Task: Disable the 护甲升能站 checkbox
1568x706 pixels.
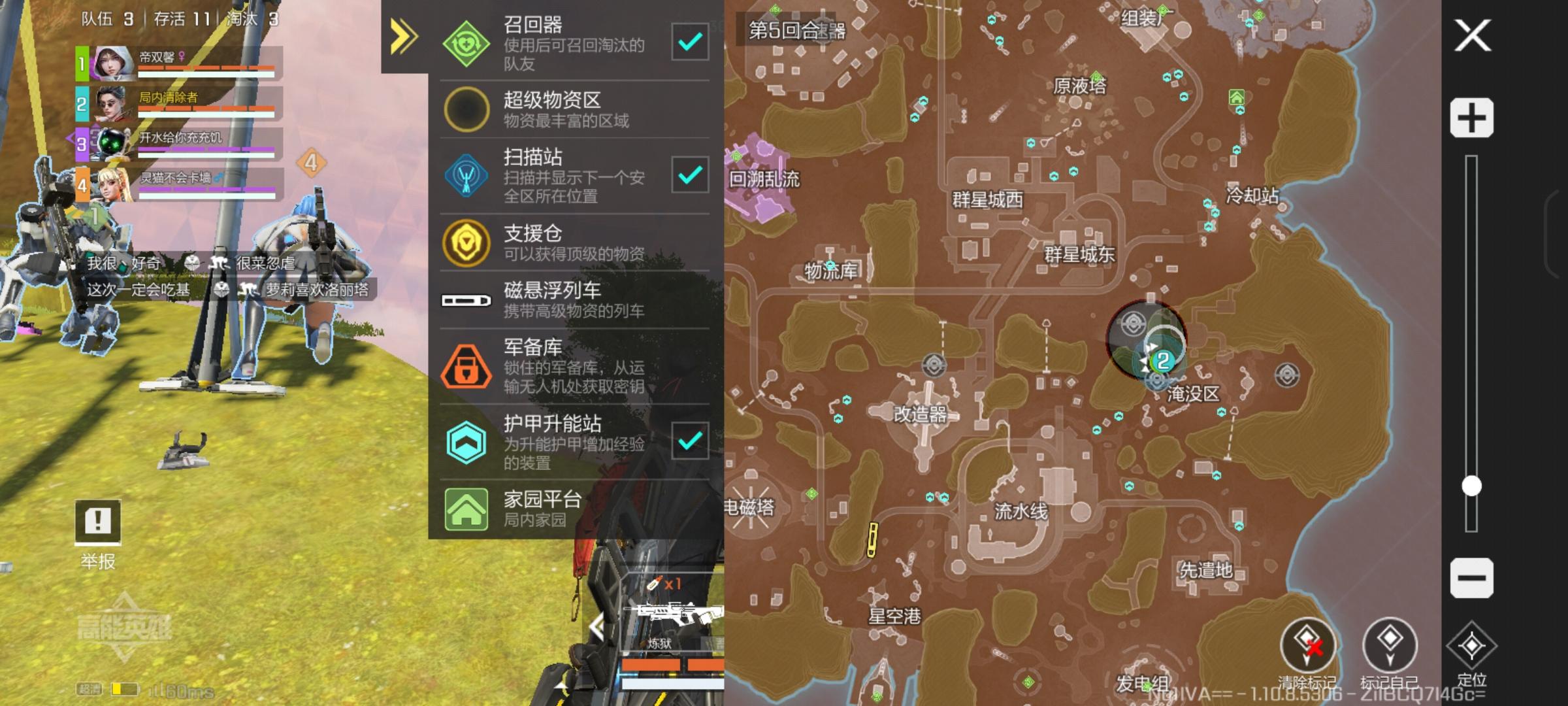Action: click(691, 440)
